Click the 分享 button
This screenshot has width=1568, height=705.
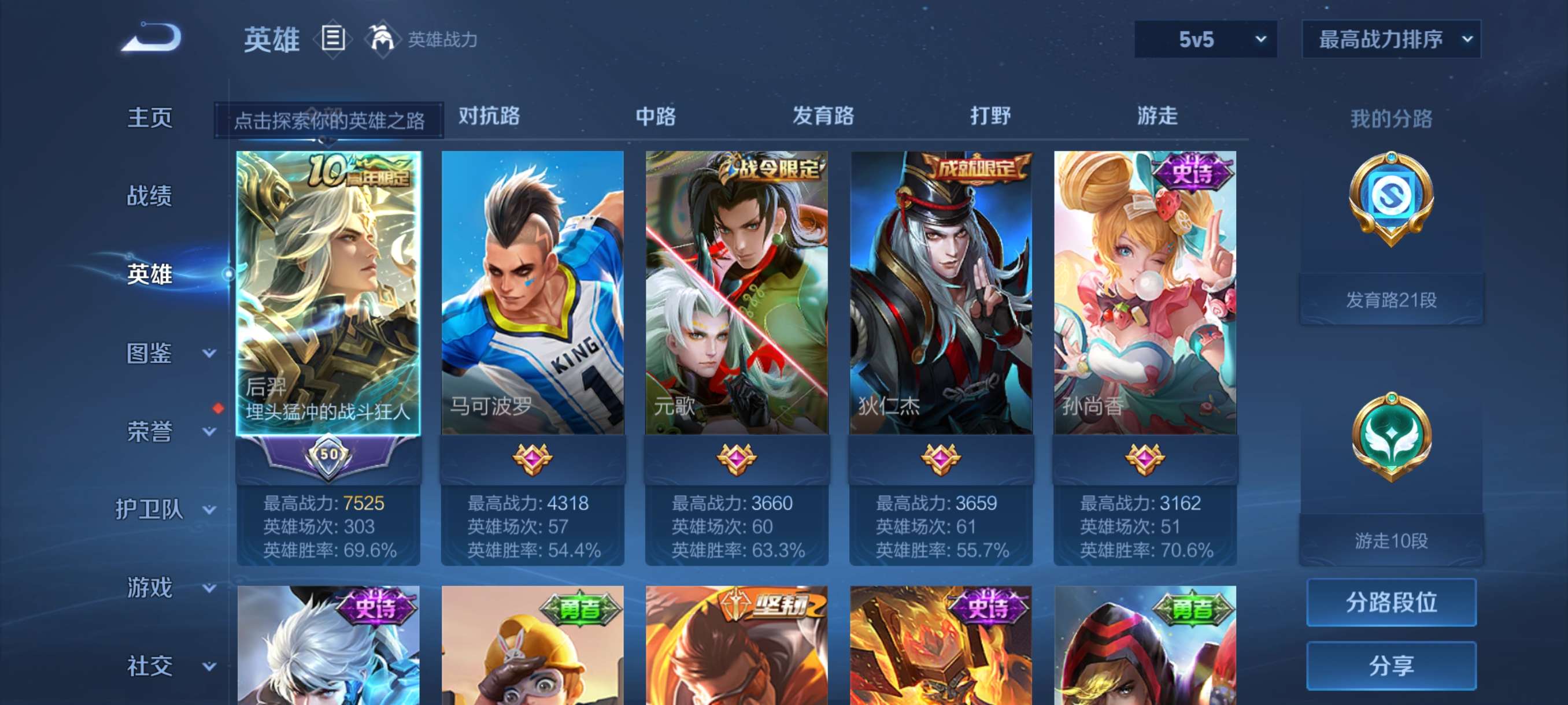point(1392,666)
